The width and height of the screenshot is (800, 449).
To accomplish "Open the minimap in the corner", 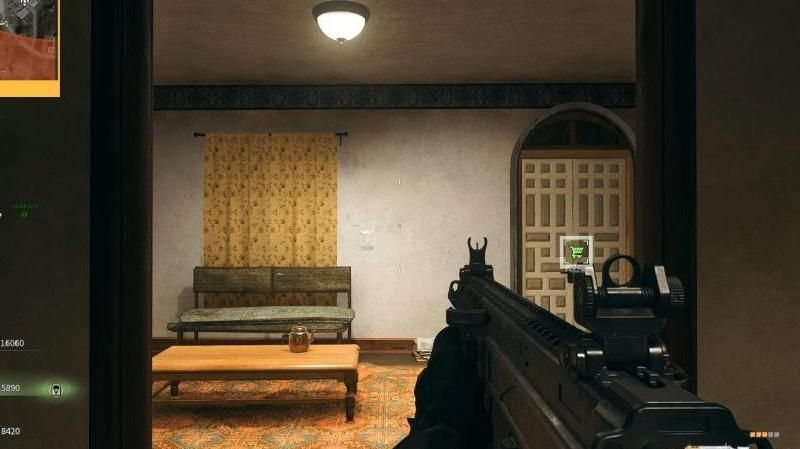I will tap(28, 45).
